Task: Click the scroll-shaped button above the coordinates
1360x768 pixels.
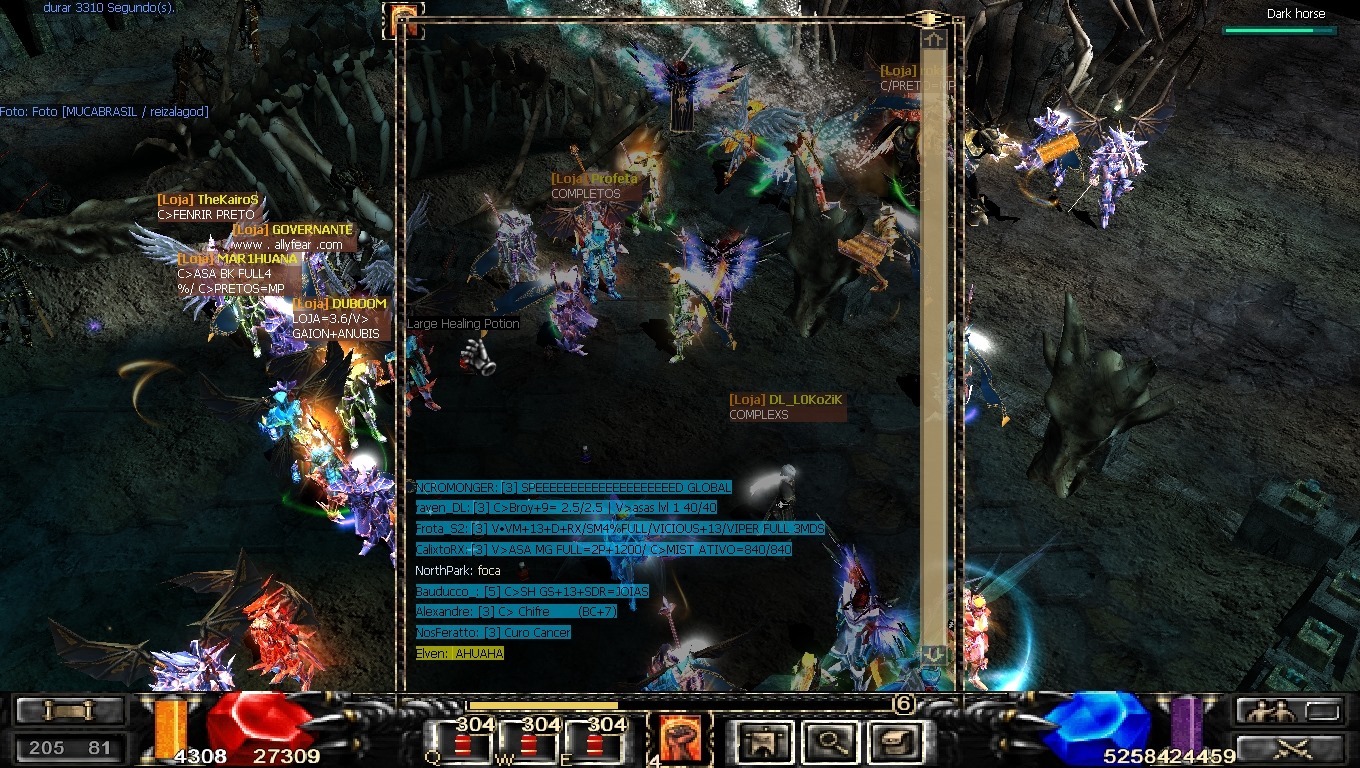Action: [x=70, y=711]
